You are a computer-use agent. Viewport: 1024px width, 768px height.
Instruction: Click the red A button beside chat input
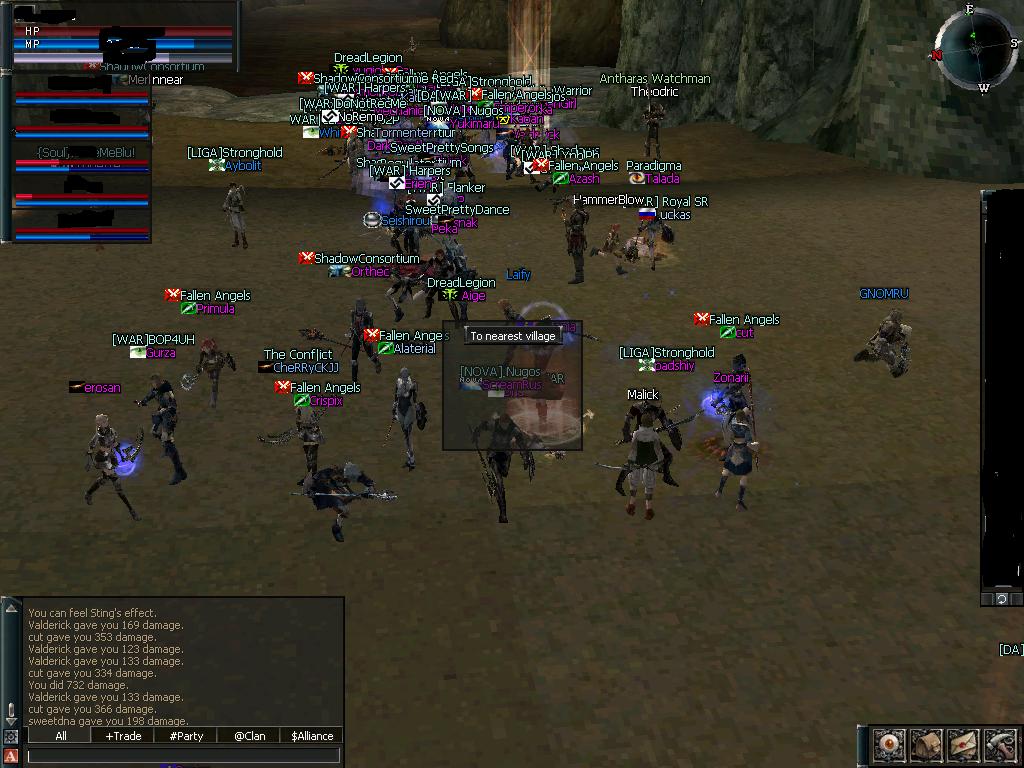pos(11,755)
